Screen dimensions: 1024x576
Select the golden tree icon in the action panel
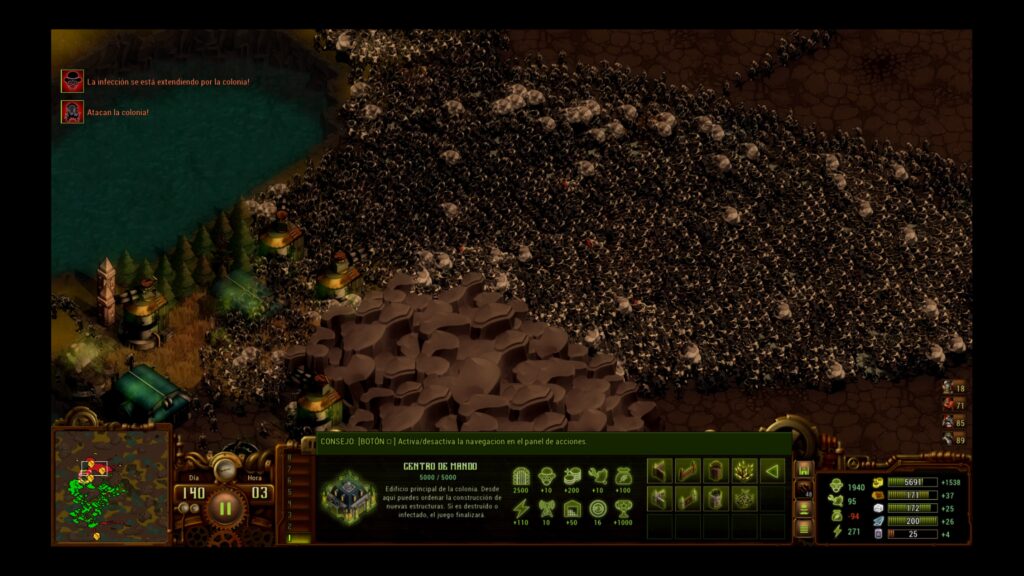[x=743, y=470]
